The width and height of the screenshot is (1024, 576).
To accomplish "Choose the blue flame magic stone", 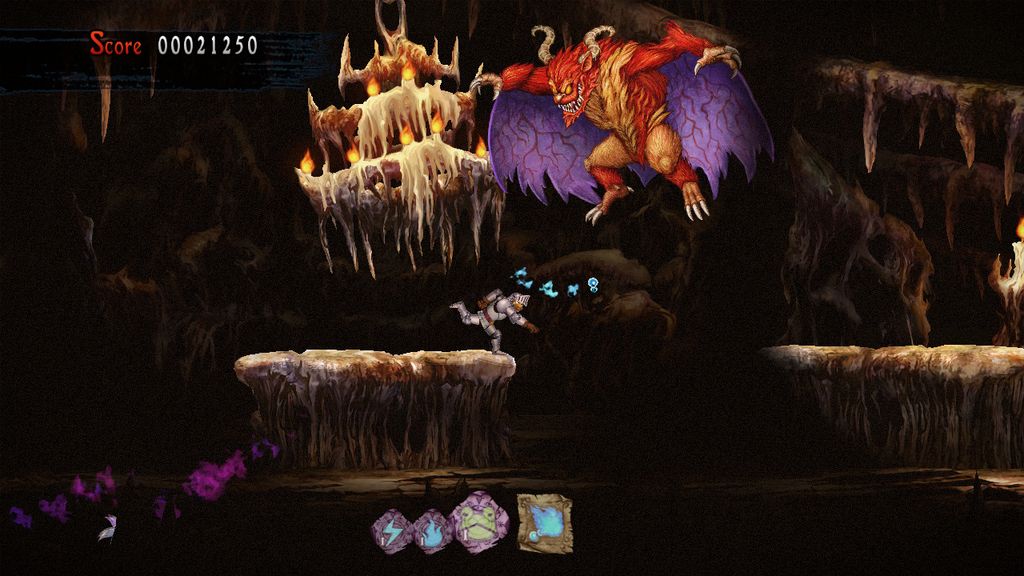I will tap(433, 529).
